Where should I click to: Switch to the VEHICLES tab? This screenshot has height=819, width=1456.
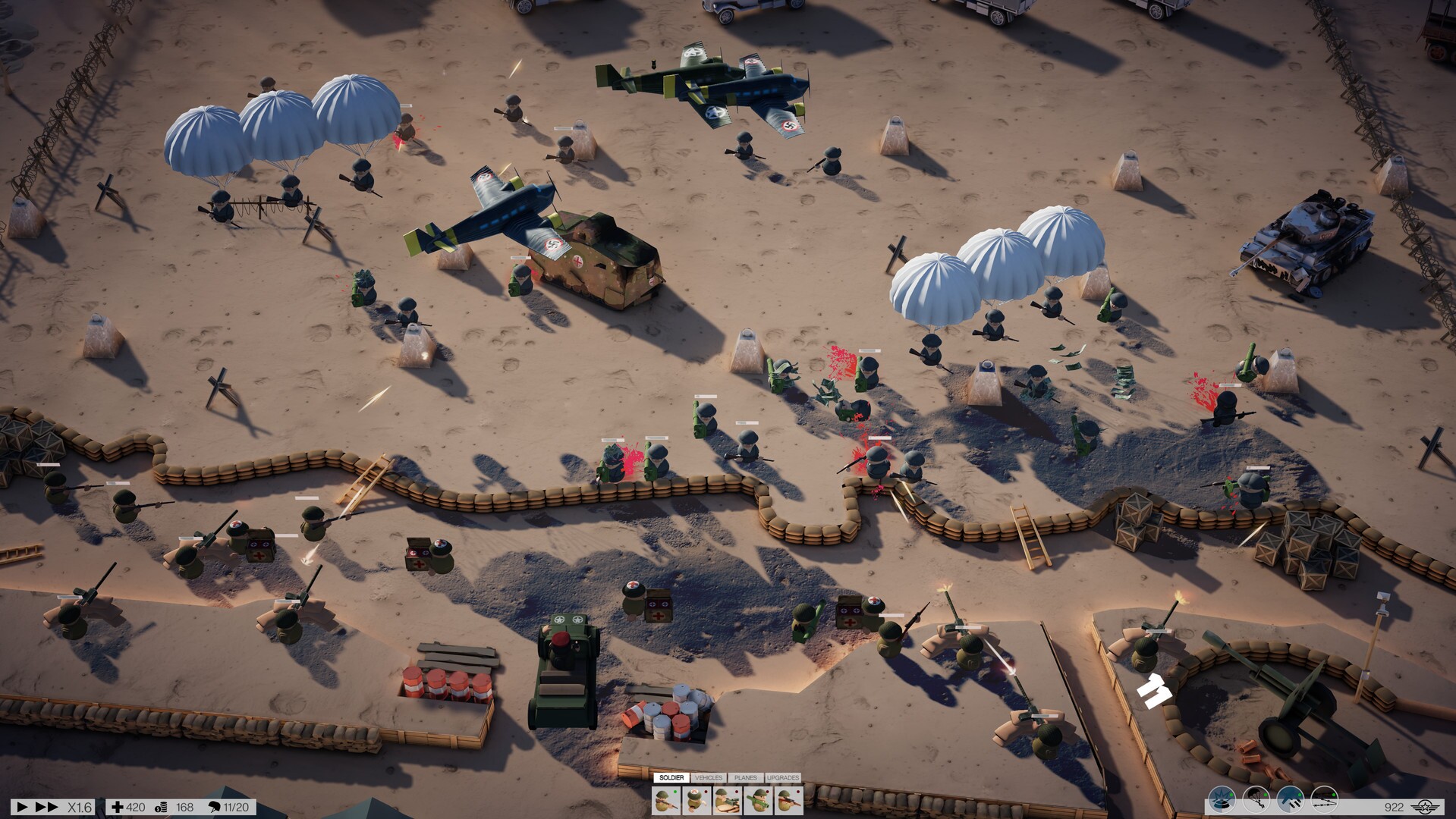709,778
